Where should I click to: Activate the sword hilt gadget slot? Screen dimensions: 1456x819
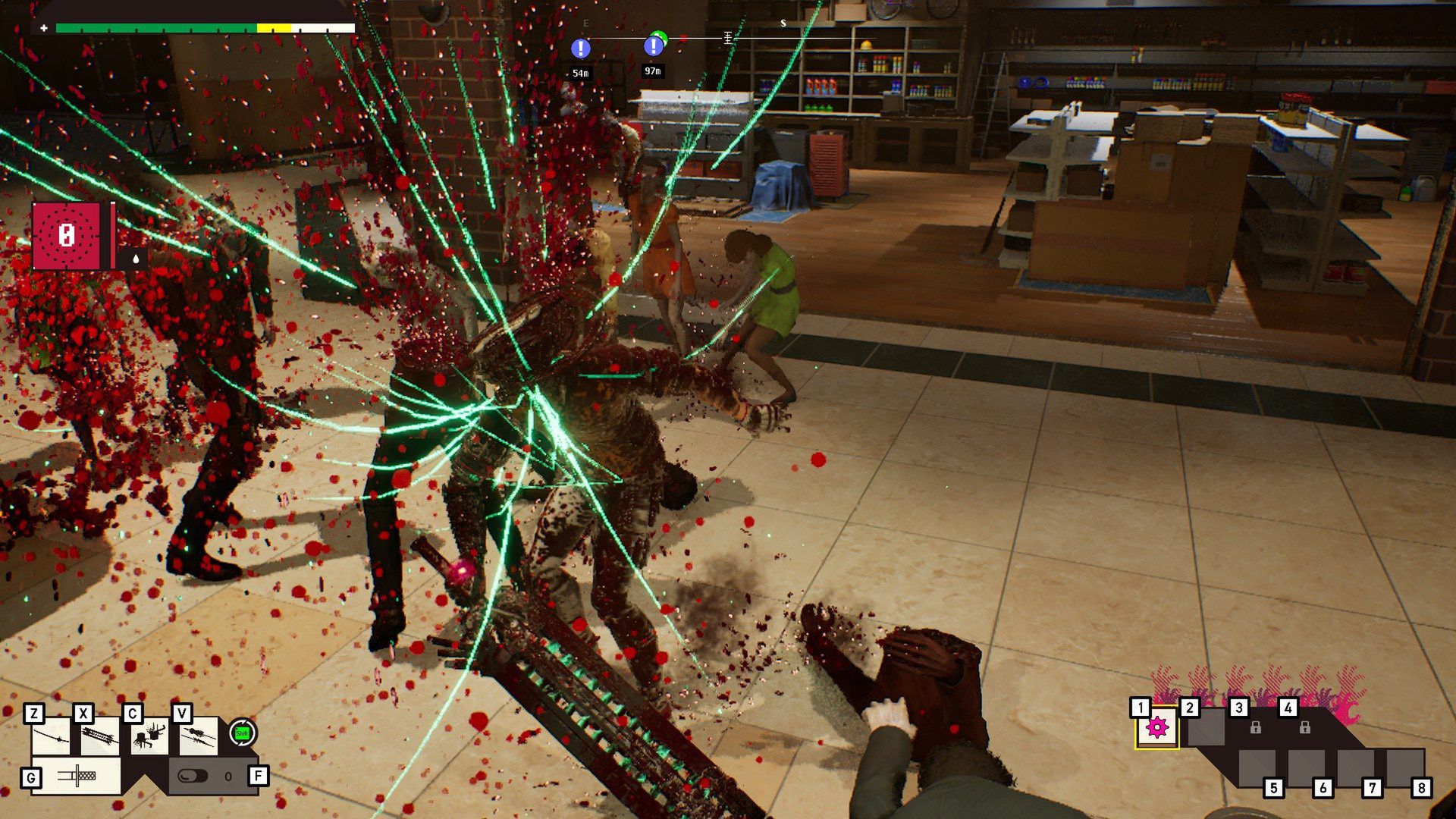tap(77, 776)
